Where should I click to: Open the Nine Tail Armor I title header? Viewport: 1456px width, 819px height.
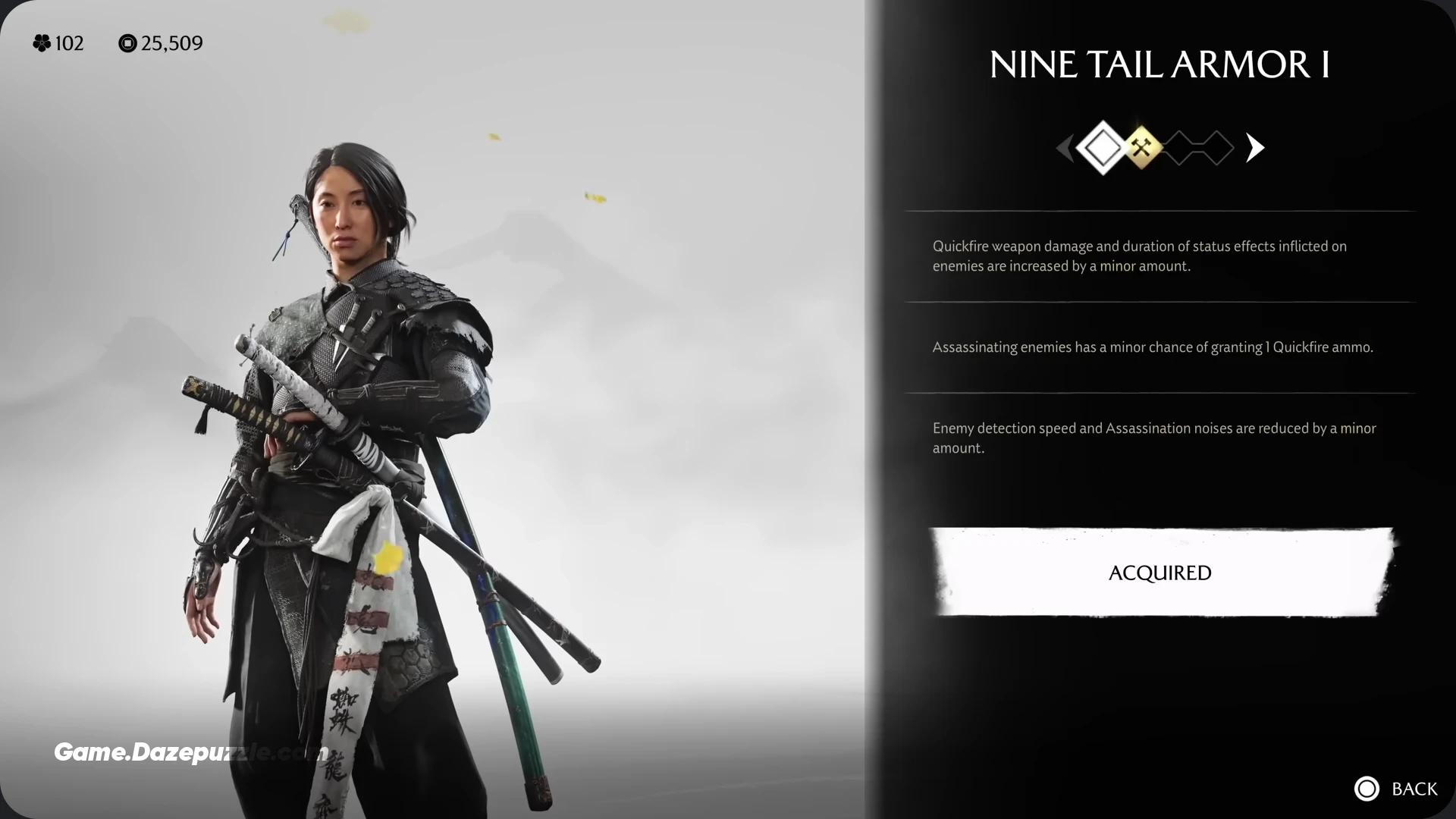[x=1159, y=64]
